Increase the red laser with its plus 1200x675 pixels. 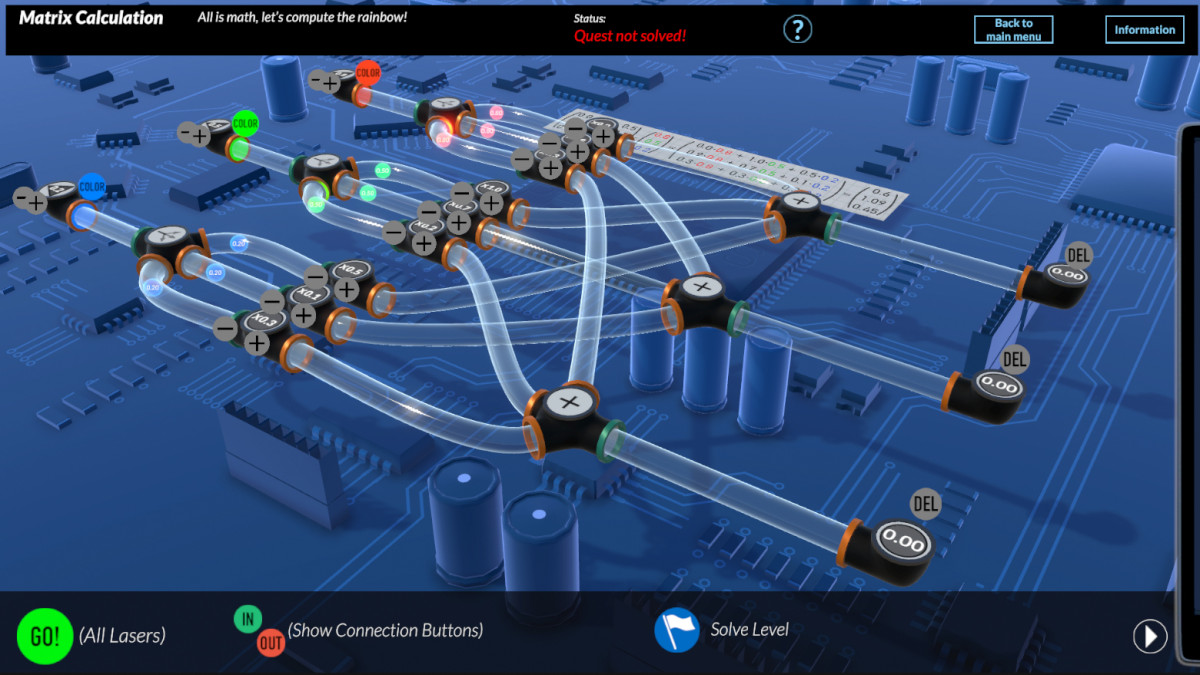[x=331, y=83]
